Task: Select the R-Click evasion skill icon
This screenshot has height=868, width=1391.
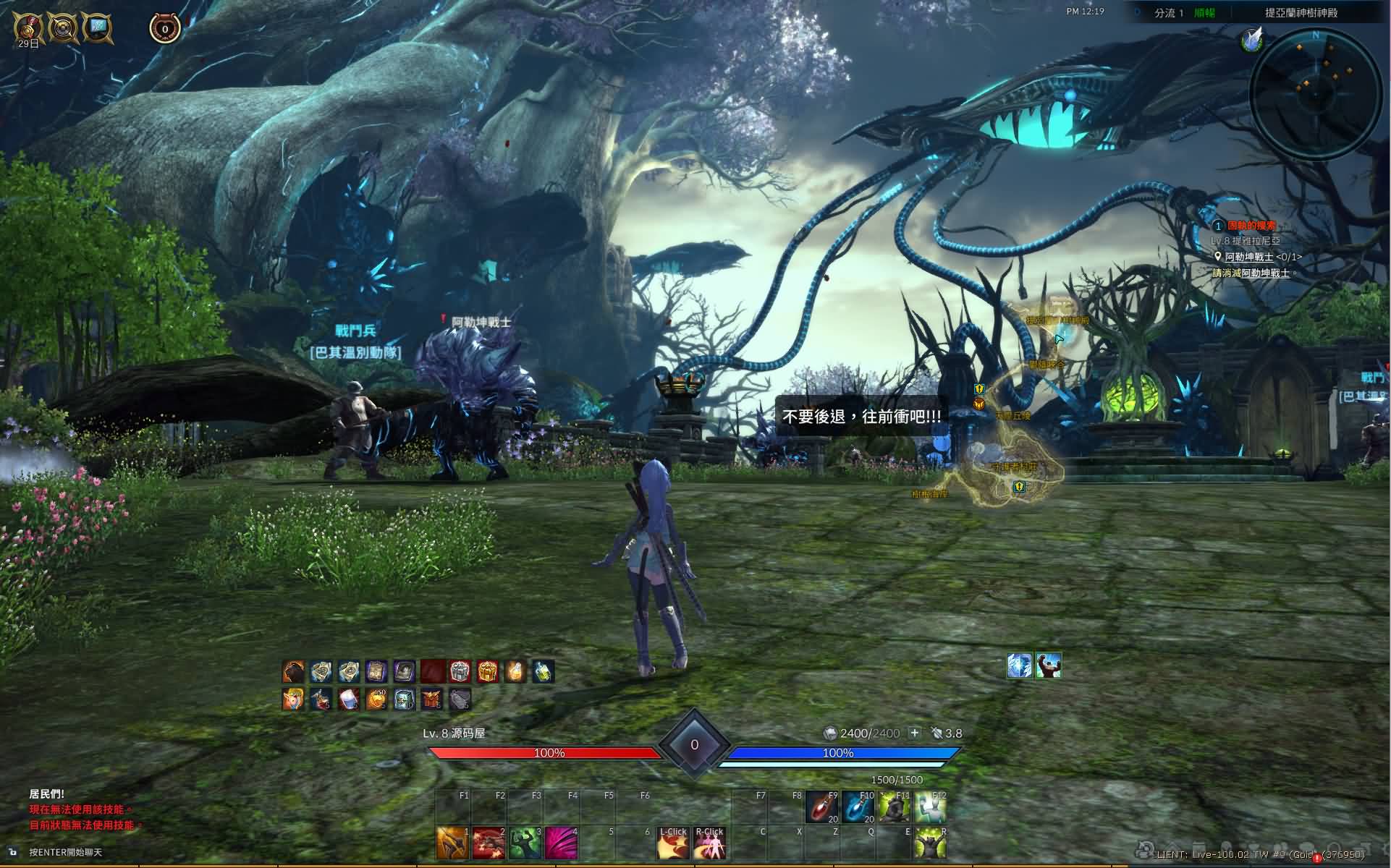Action: pyautogui.click(x=709, y=843)
